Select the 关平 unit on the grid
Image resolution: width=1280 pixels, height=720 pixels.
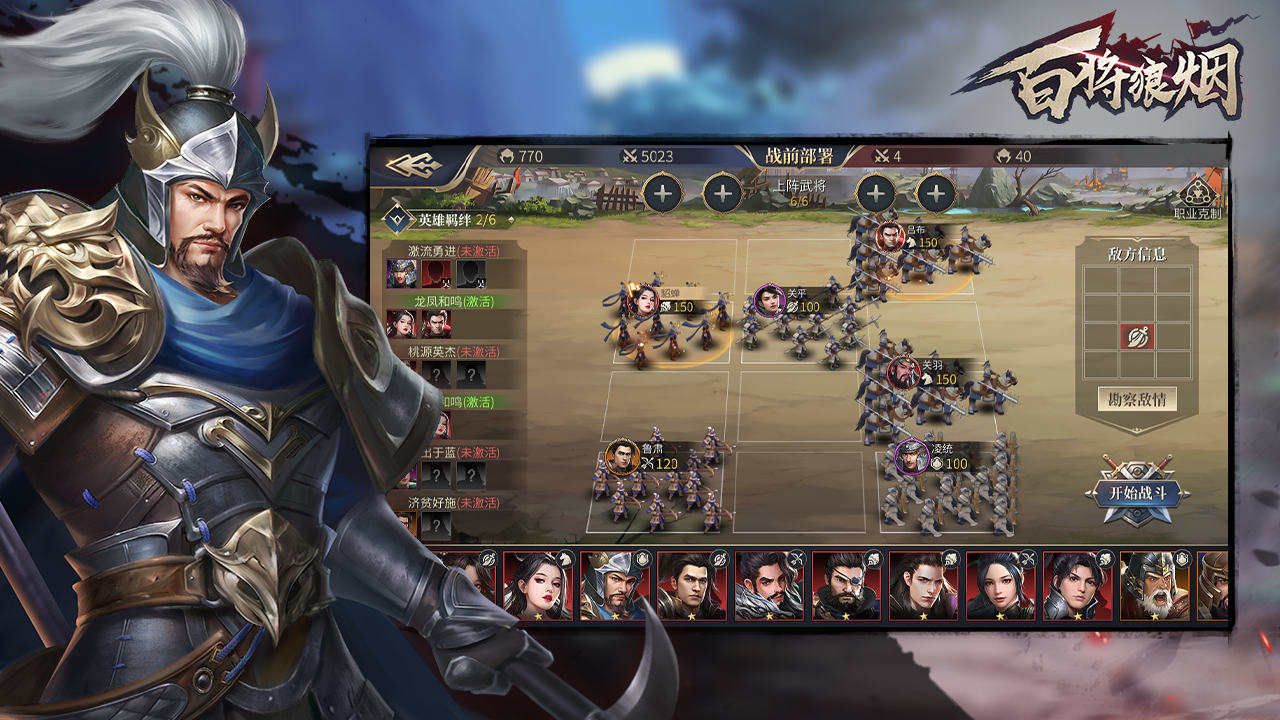point(769,299)
